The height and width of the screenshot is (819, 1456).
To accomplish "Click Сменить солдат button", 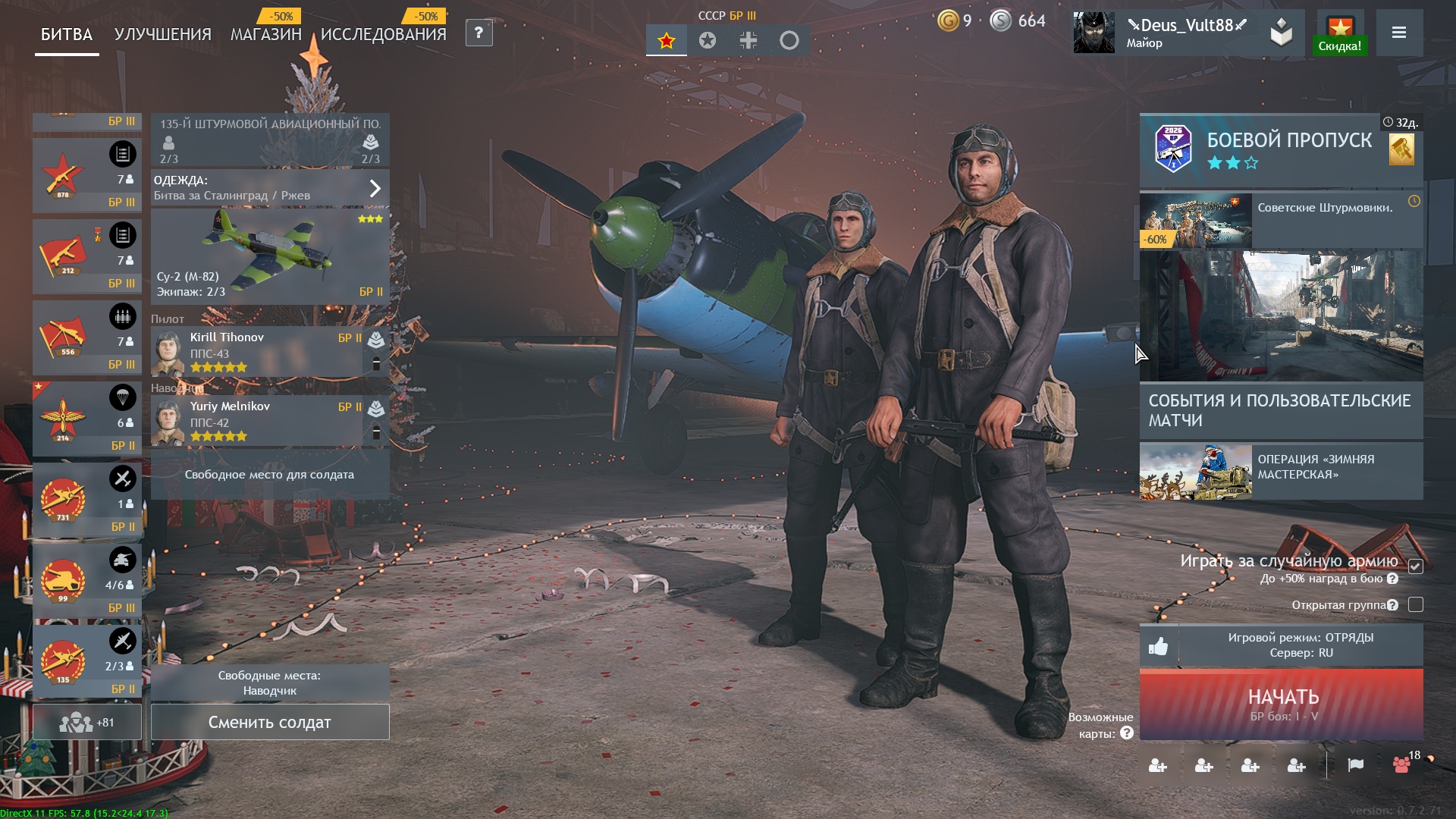I will tap(270, 723).
